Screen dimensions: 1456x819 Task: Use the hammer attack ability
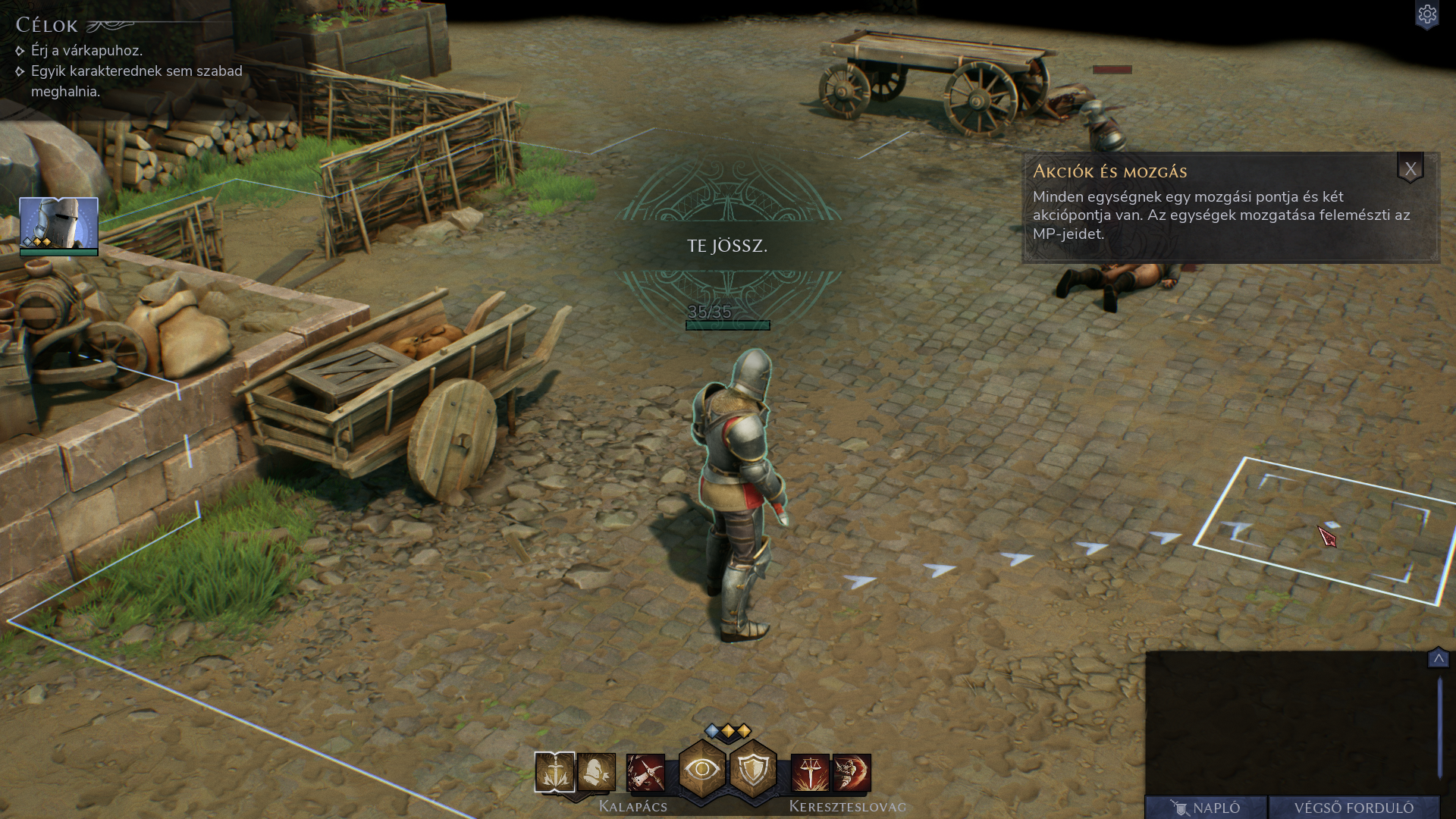(x=645, y=773)
